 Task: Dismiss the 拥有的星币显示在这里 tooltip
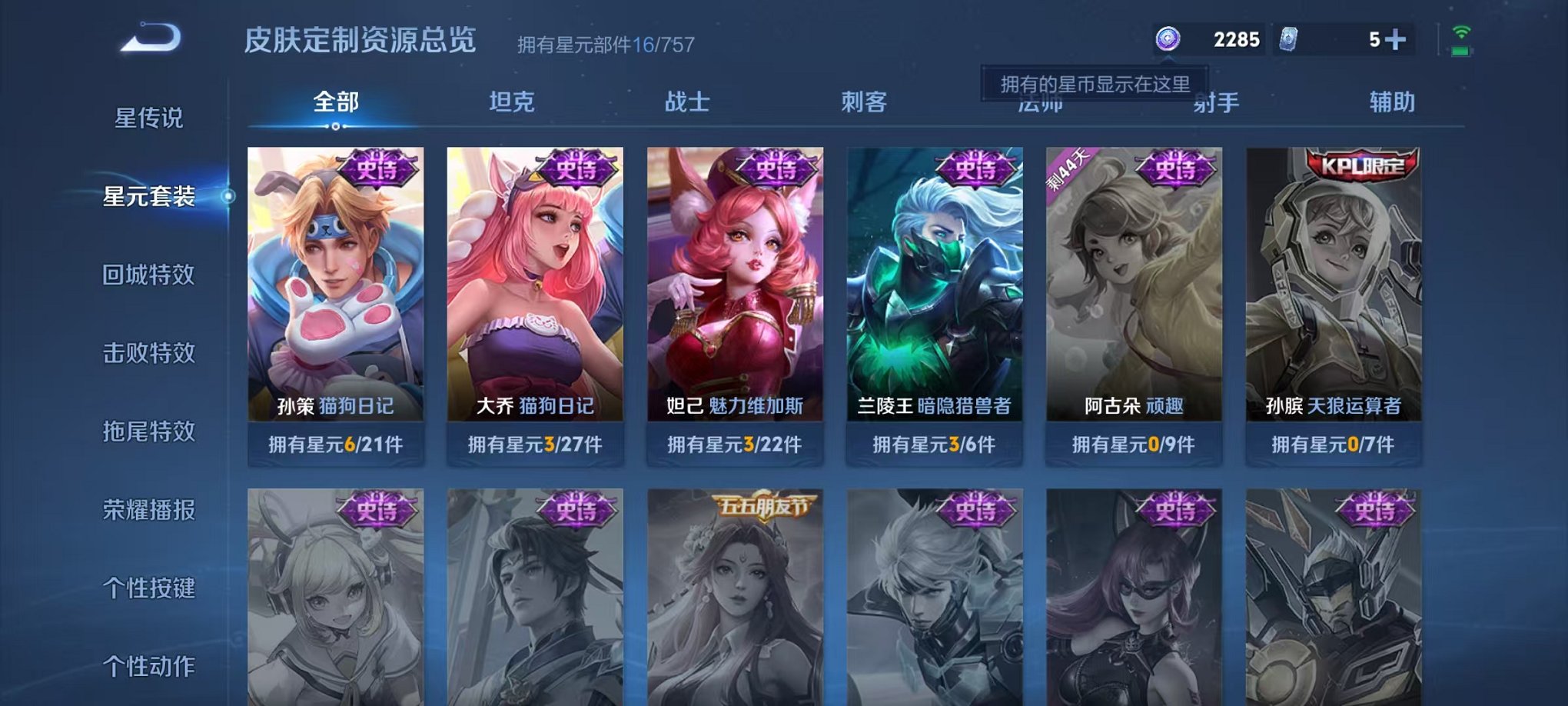point(1095,83)
